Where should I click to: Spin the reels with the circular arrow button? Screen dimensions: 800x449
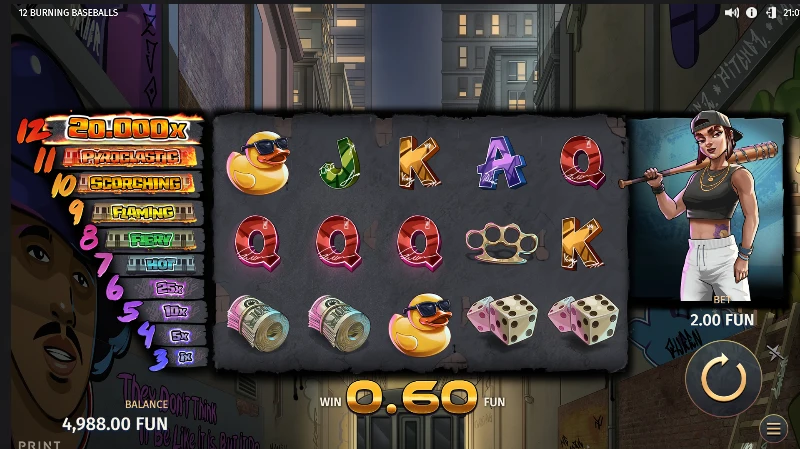tap(723, 378)
